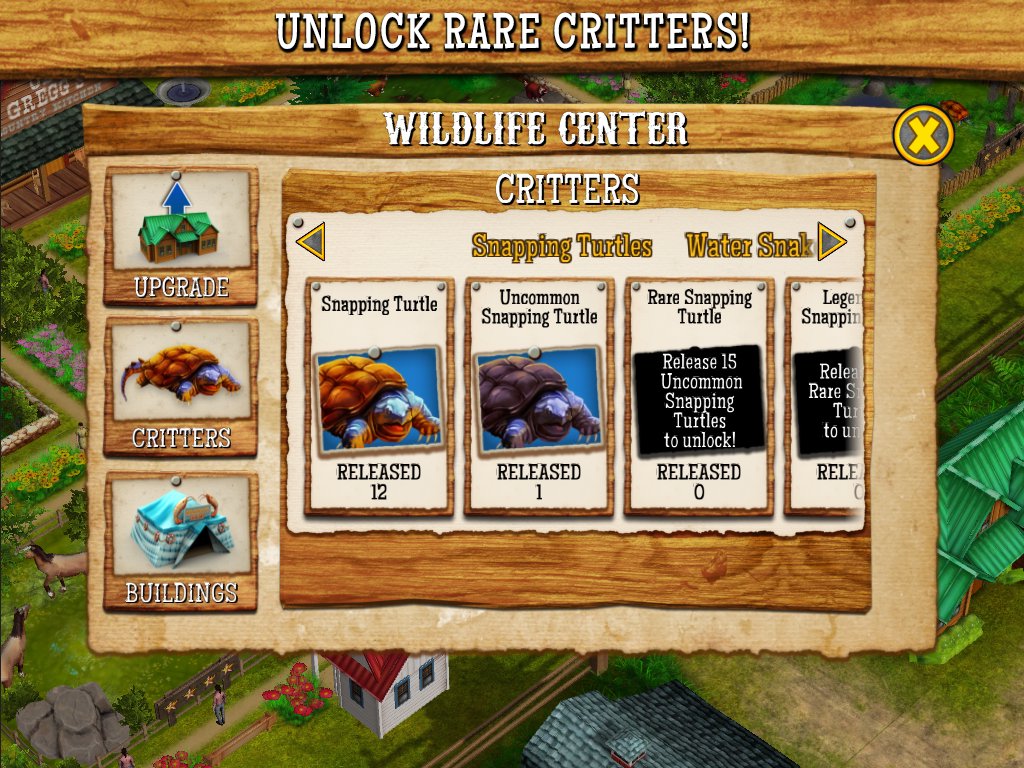
Task: Select the Snapping Turtles category heading
Action: [x=562, y=246]
